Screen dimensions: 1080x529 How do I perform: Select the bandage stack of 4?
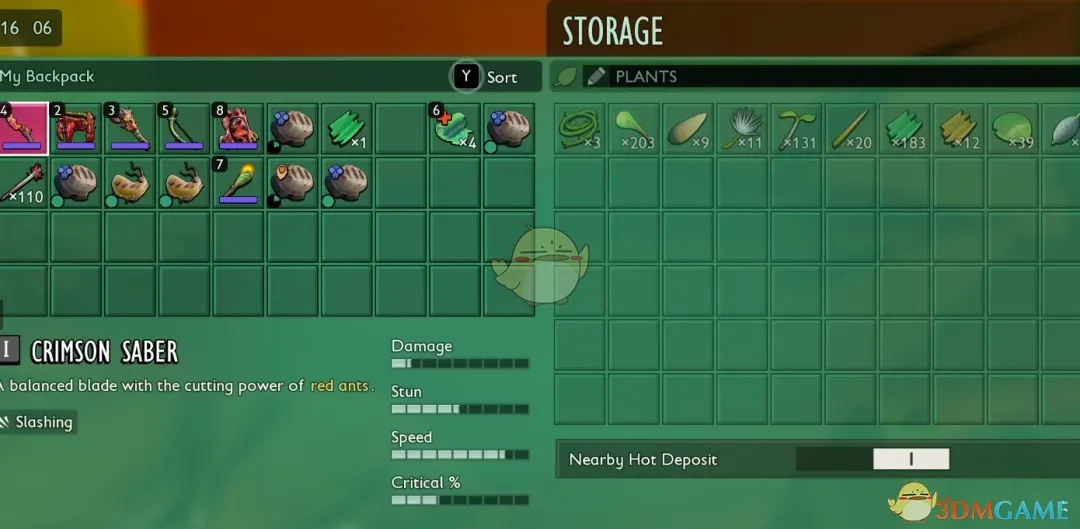pos(454,128)
